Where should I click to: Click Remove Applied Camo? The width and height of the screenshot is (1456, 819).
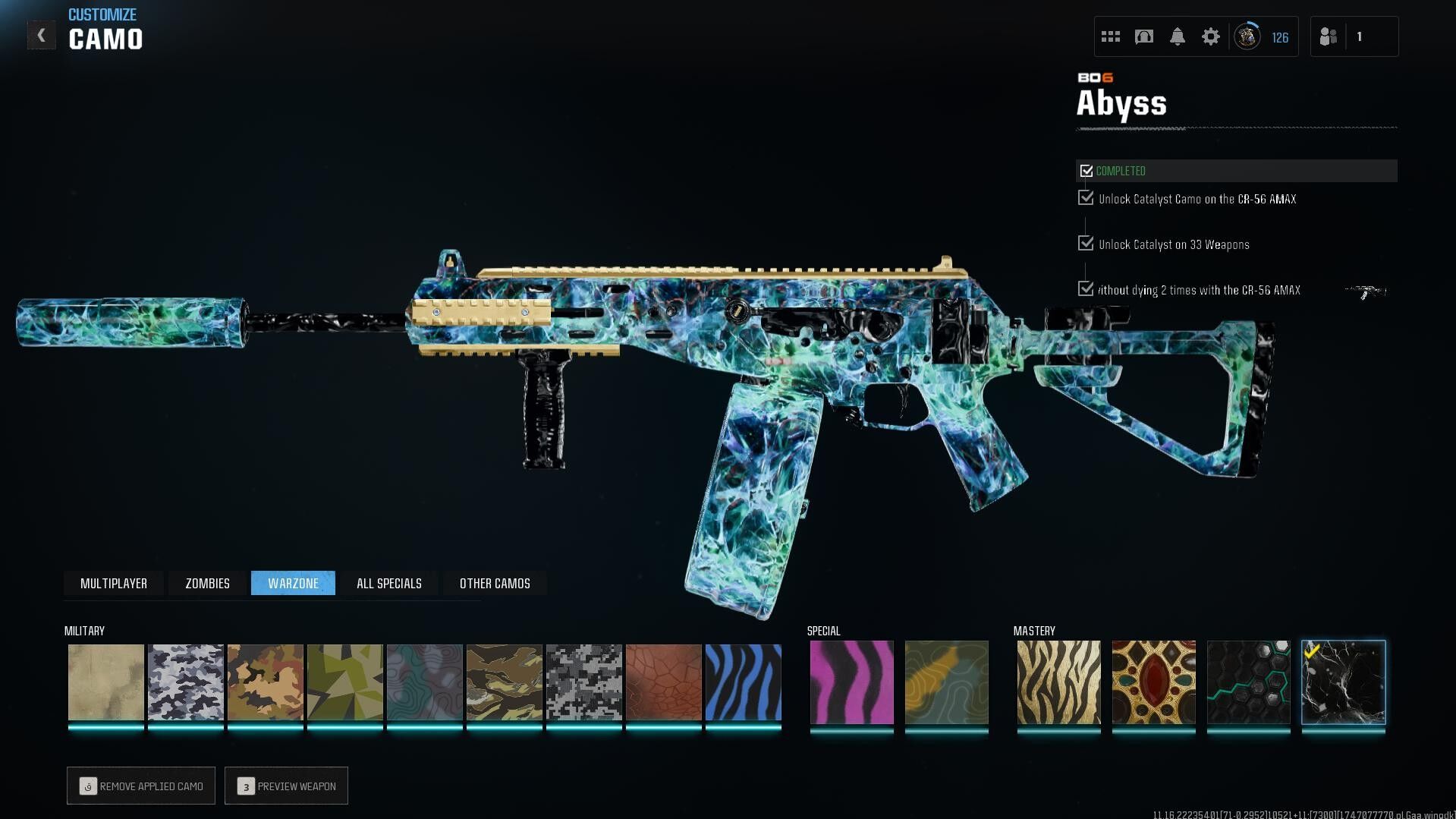tap(140, 786)
